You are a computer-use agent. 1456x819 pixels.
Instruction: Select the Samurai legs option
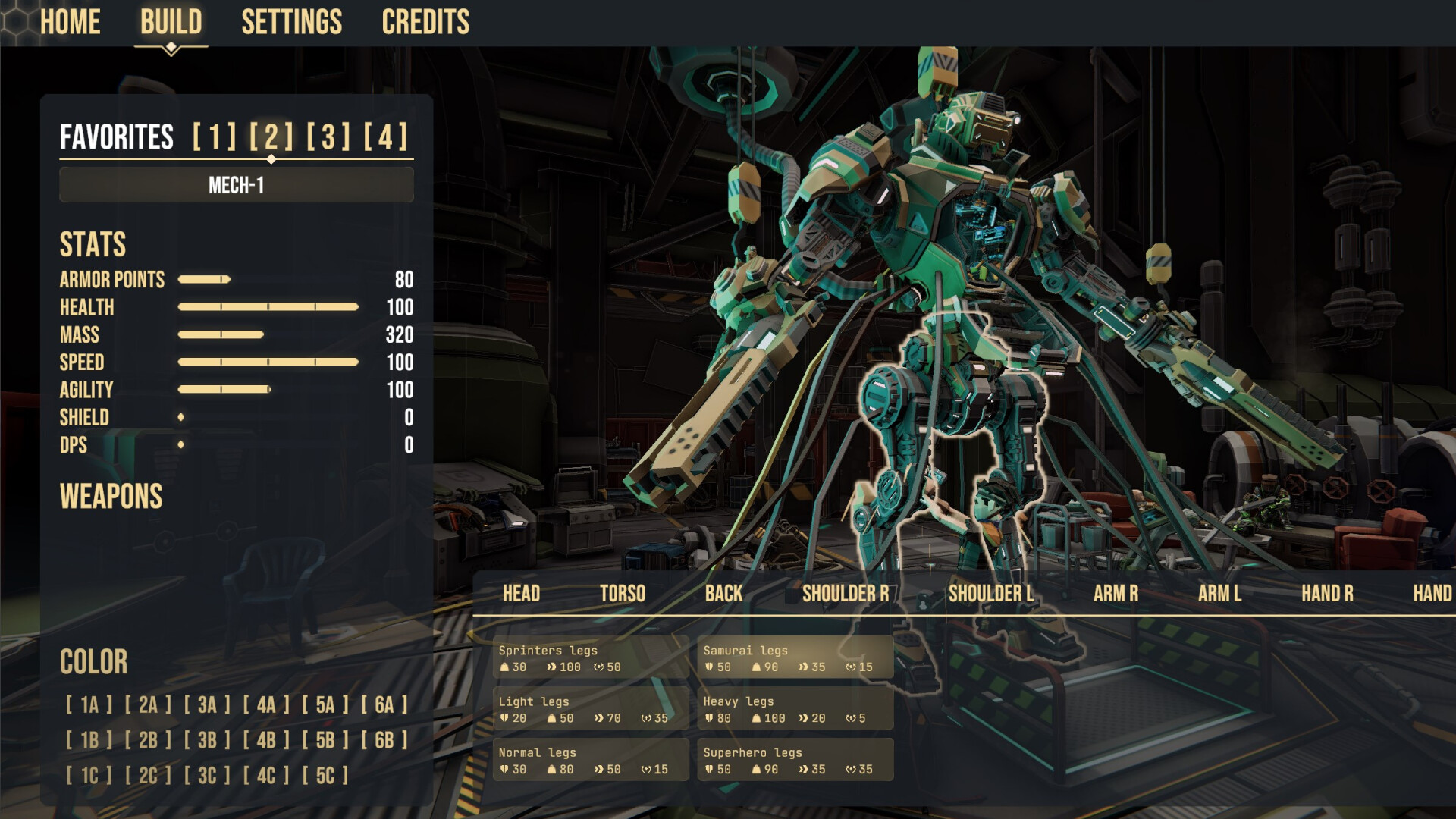coord(795,658)
